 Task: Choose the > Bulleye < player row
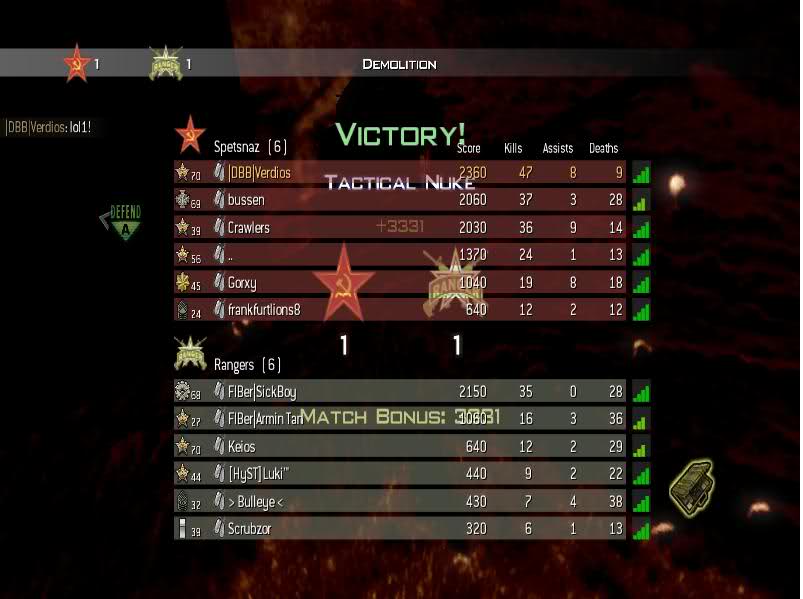[x=400, y=500]
